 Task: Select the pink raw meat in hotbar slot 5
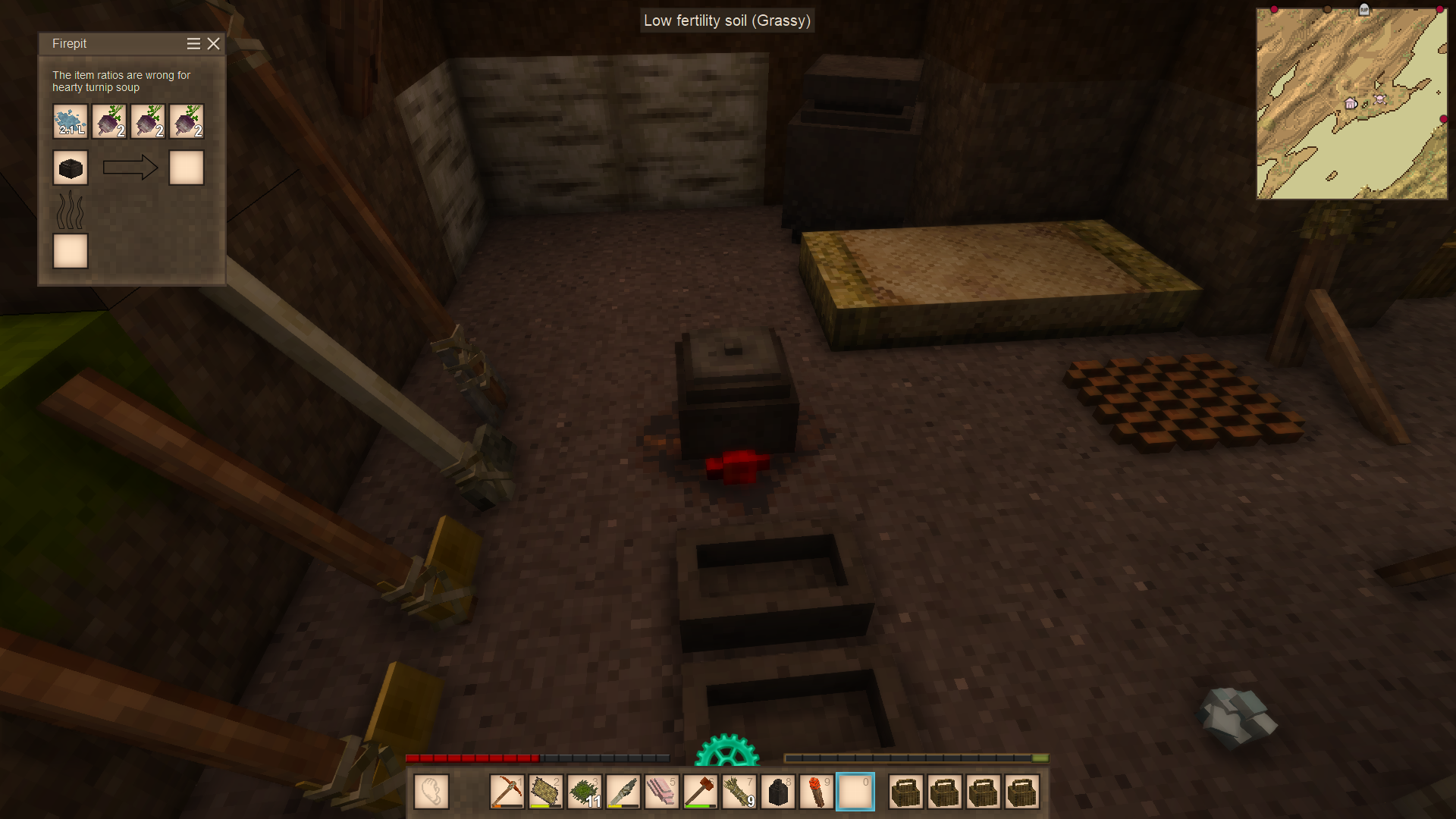pyautogui.click(x=661, y=792)
